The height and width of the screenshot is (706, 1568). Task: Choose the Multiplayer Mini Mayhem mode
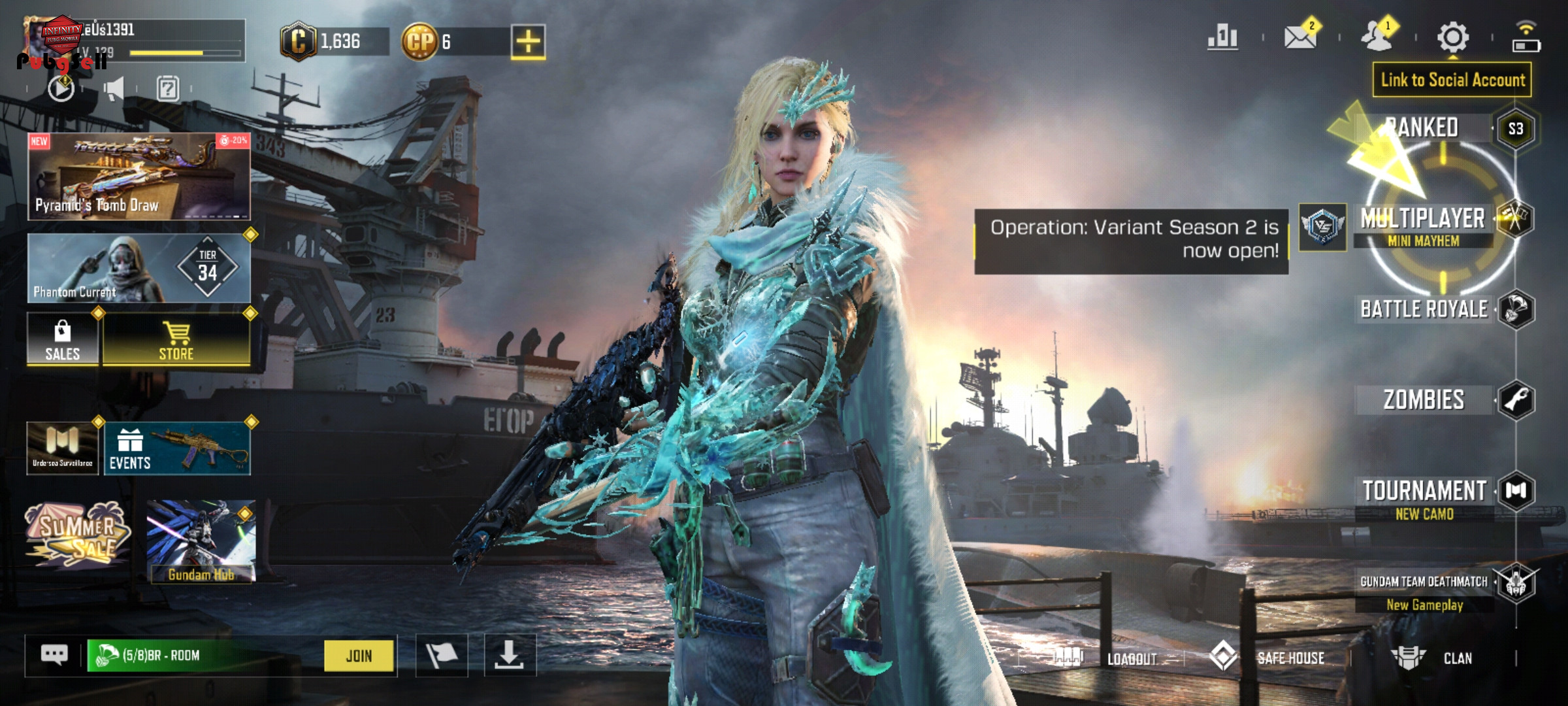pyautogui.click(x=1423, y=225)
